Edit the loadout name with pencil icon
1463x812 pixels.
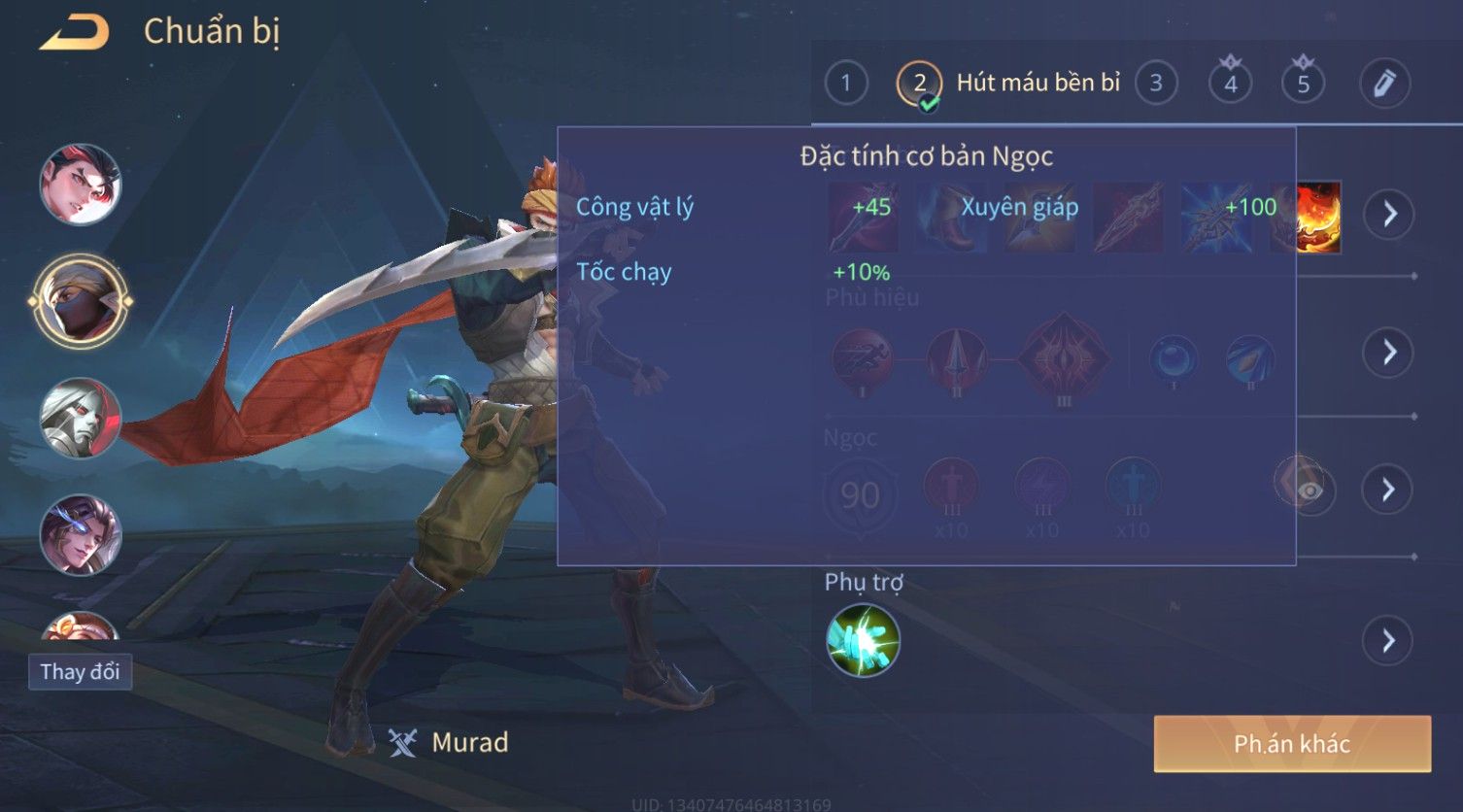click(x=1384, y=84)
